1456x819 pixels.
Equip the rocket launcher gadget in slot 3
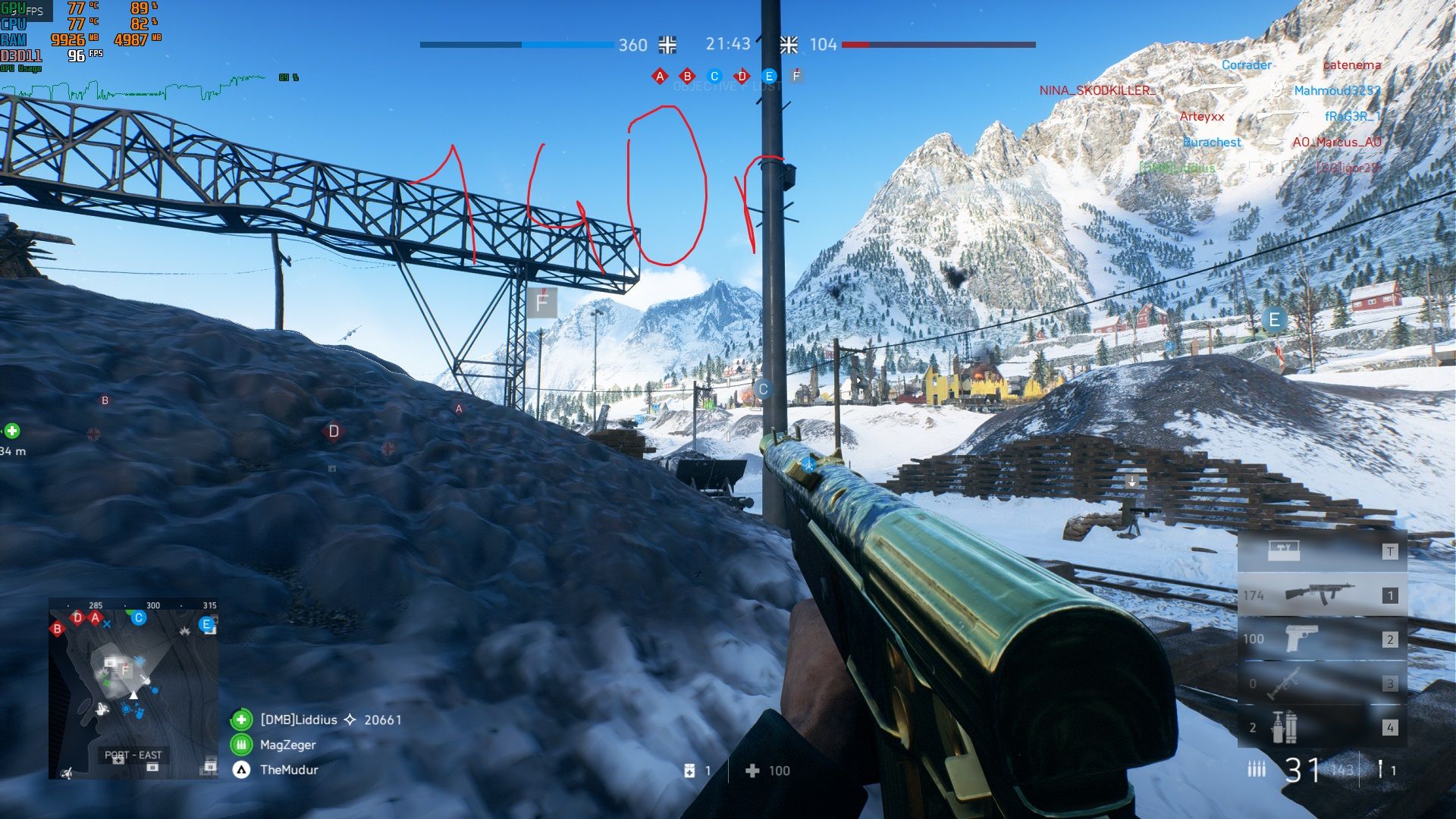click(1322, 682)
